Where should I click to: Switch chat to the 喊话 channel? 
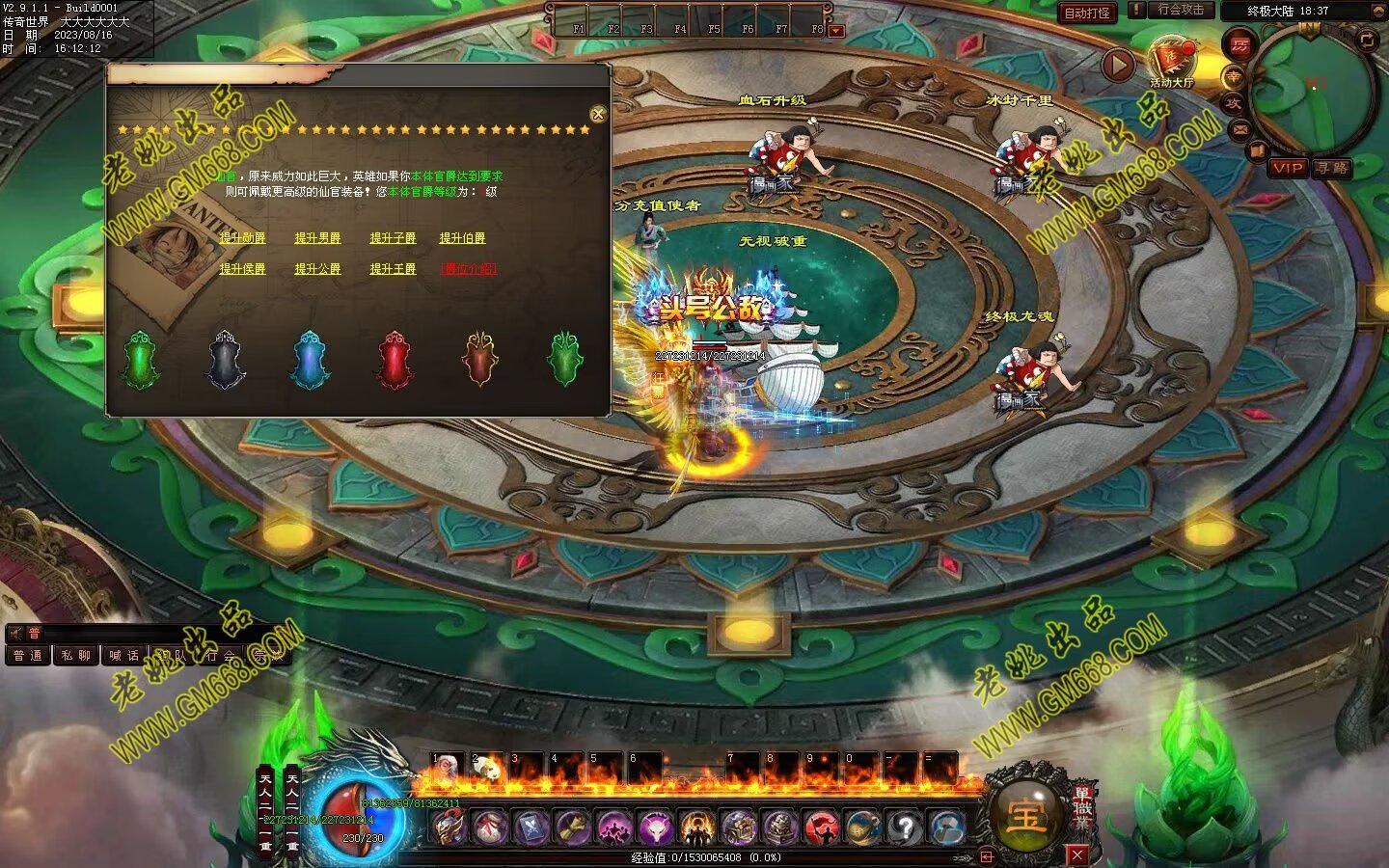coord(123,656)
